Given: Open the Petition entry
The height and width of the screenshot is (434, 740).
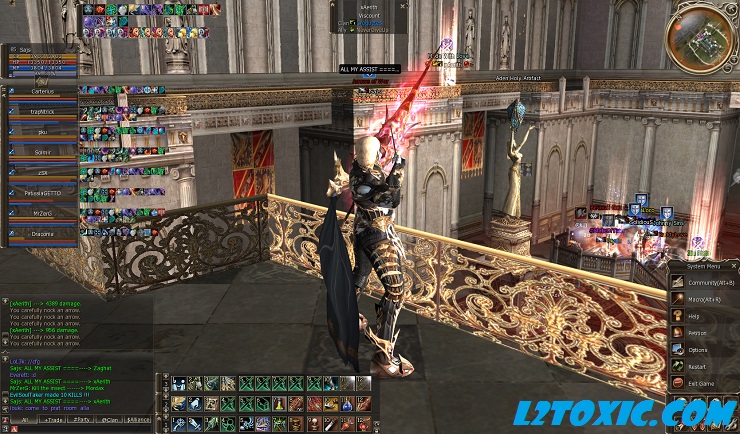Looking at the screenshot, I should (x=697, y=332).
